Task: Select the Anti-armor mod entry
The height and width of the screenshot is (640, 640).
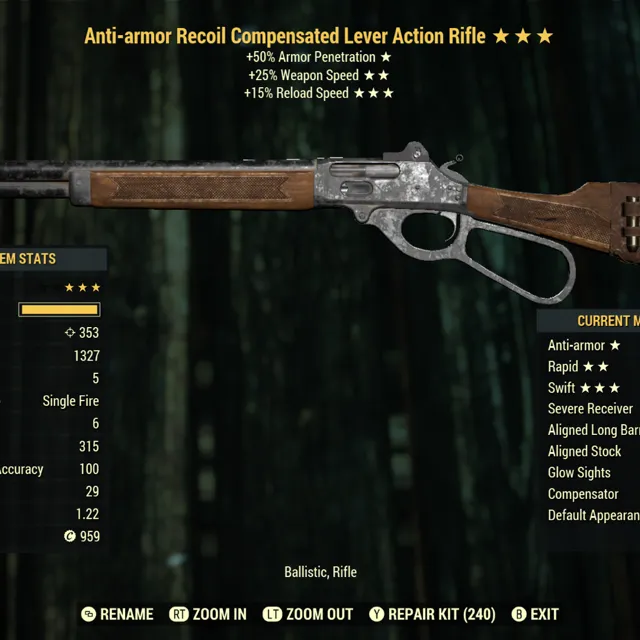Action: click(584, 345)
